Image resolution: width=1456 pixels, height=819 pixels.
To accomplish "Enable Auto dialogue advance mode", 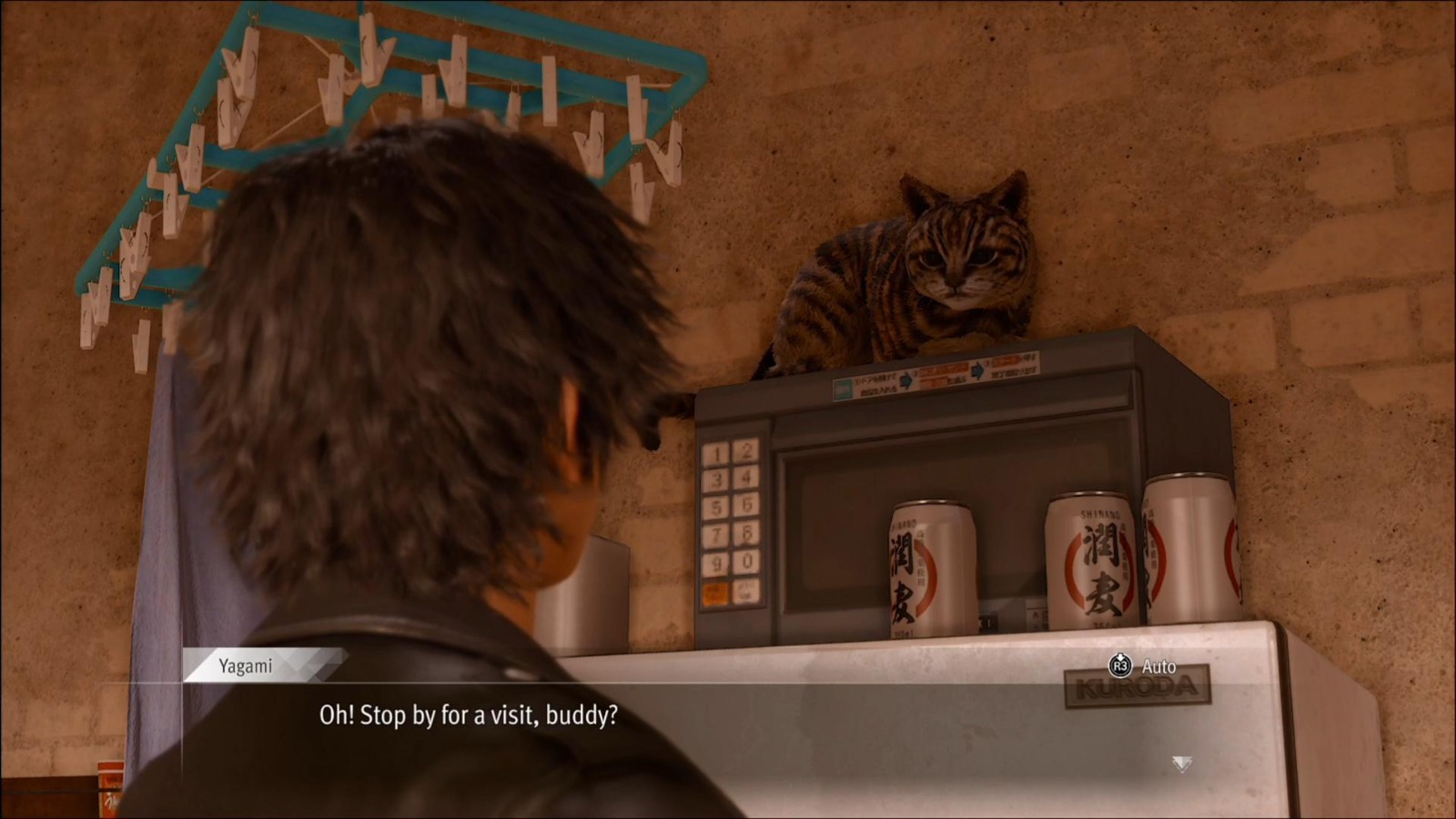I will [x=1139, y=666].
